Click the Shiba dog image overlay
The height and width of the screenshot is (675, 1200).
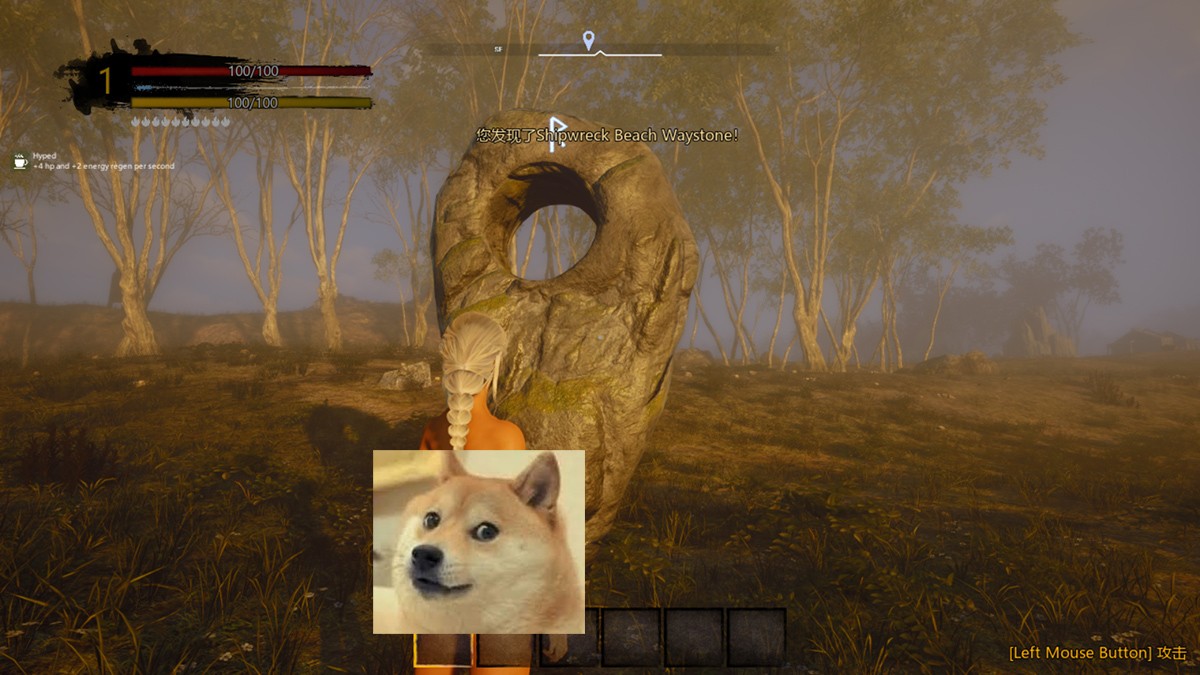[479, 541]
